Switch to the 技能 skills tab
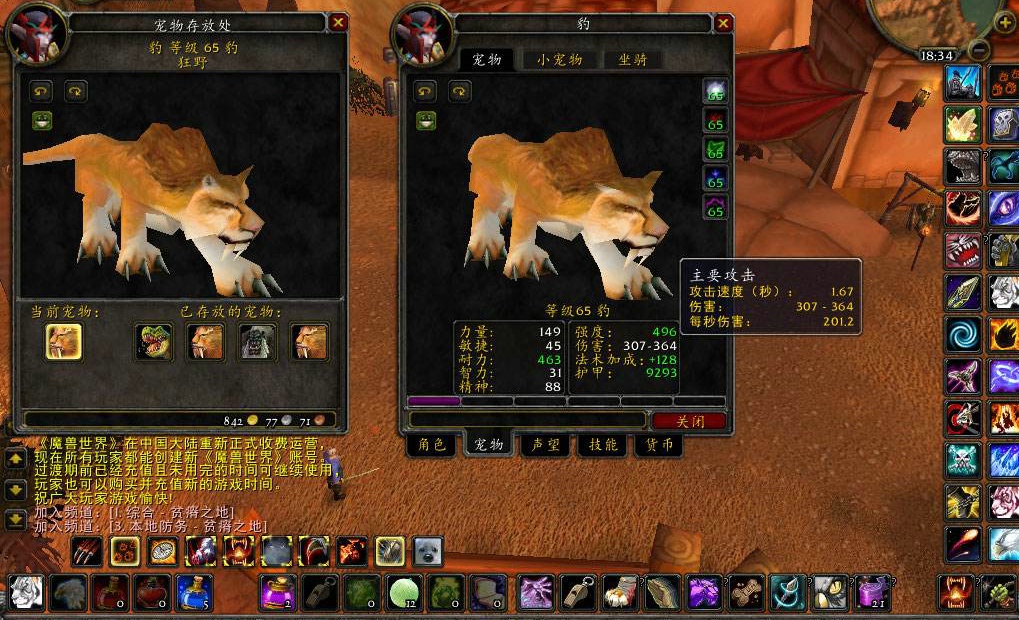 pos(602,445)
